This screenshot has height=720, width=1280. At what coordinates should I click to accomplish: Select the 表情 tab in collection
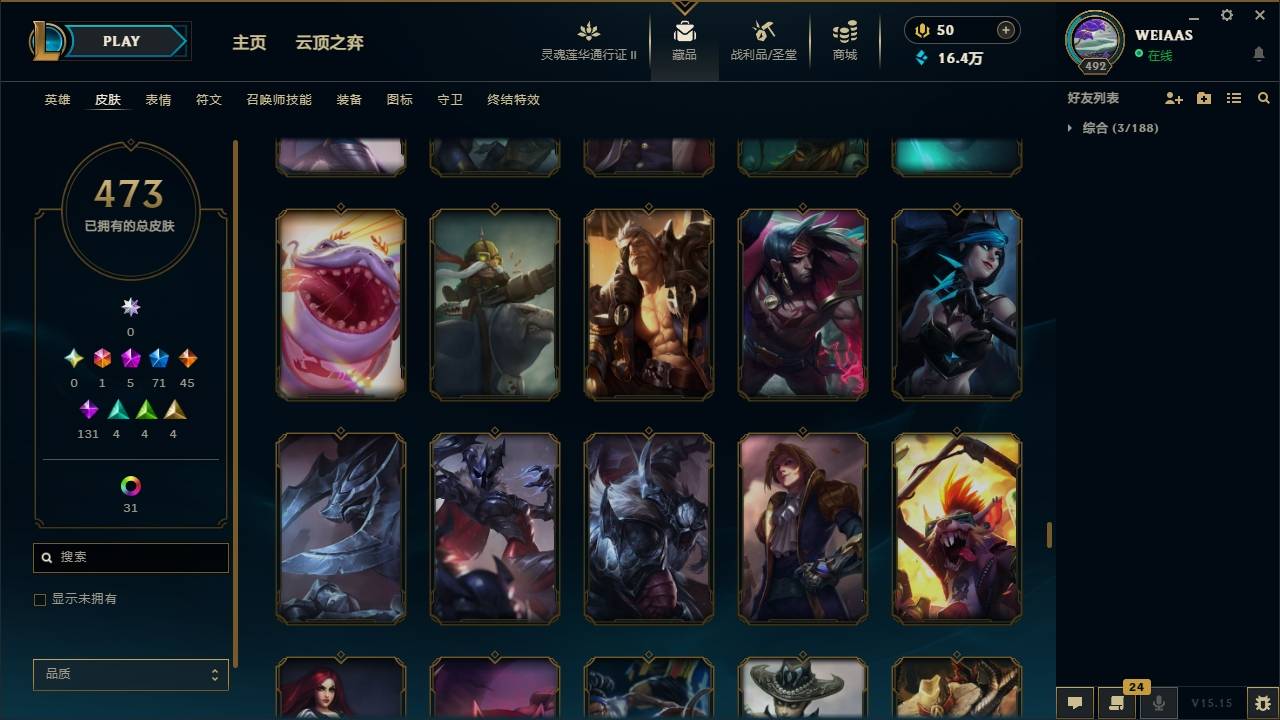pos(160,99)
